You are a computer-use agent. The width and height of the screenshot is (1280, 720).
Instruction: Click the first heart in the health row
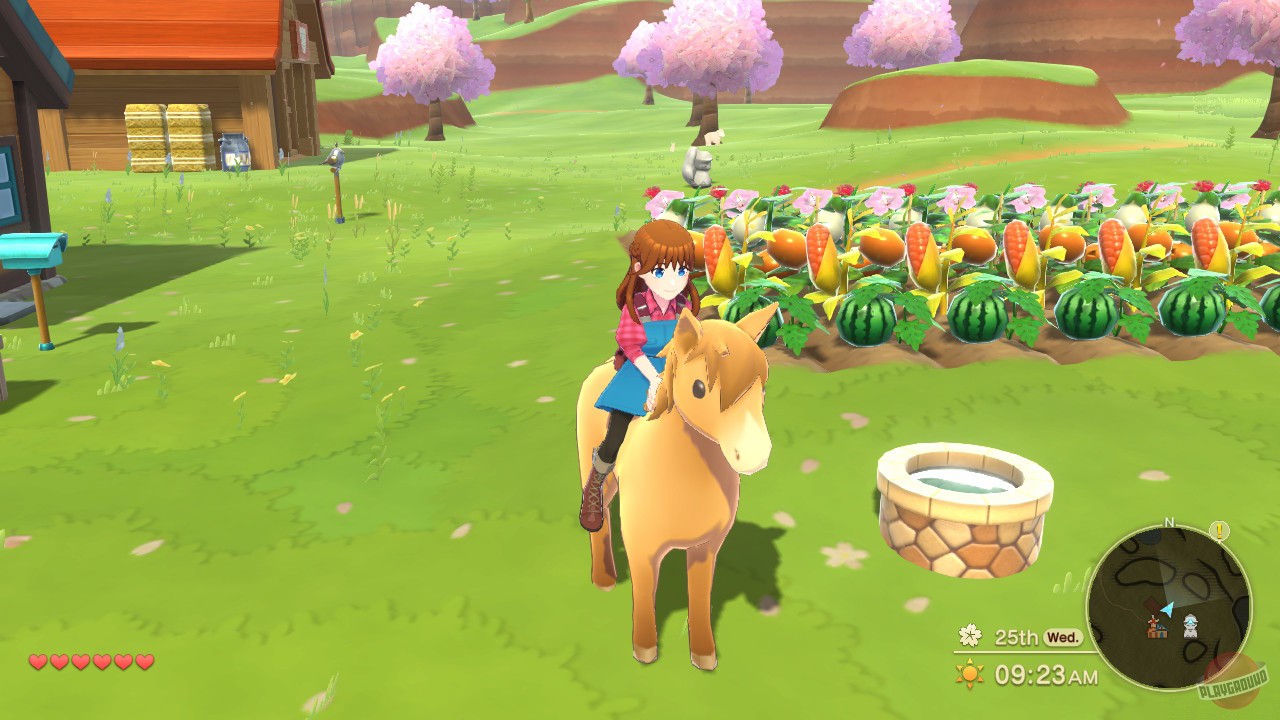pyautogui.click(x=36, y=661)
